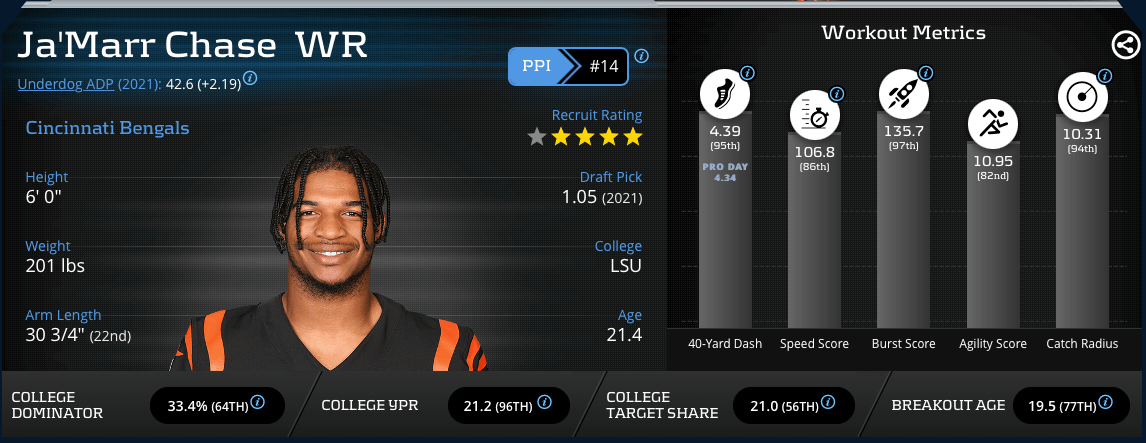The height and width of the screenshot is (443, 1146).
Task: Open the Underdog ADP (2021) link
Action: click(x=88, y=84)
